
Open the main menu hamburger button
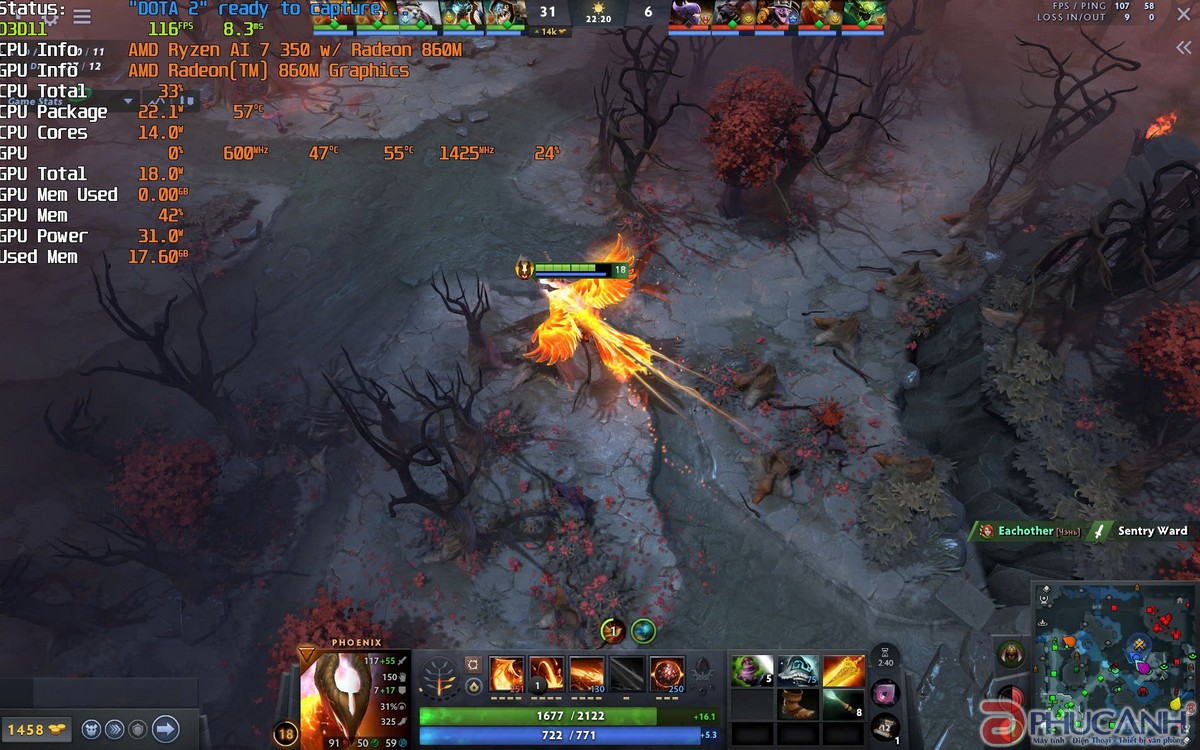tap(82, 17)
